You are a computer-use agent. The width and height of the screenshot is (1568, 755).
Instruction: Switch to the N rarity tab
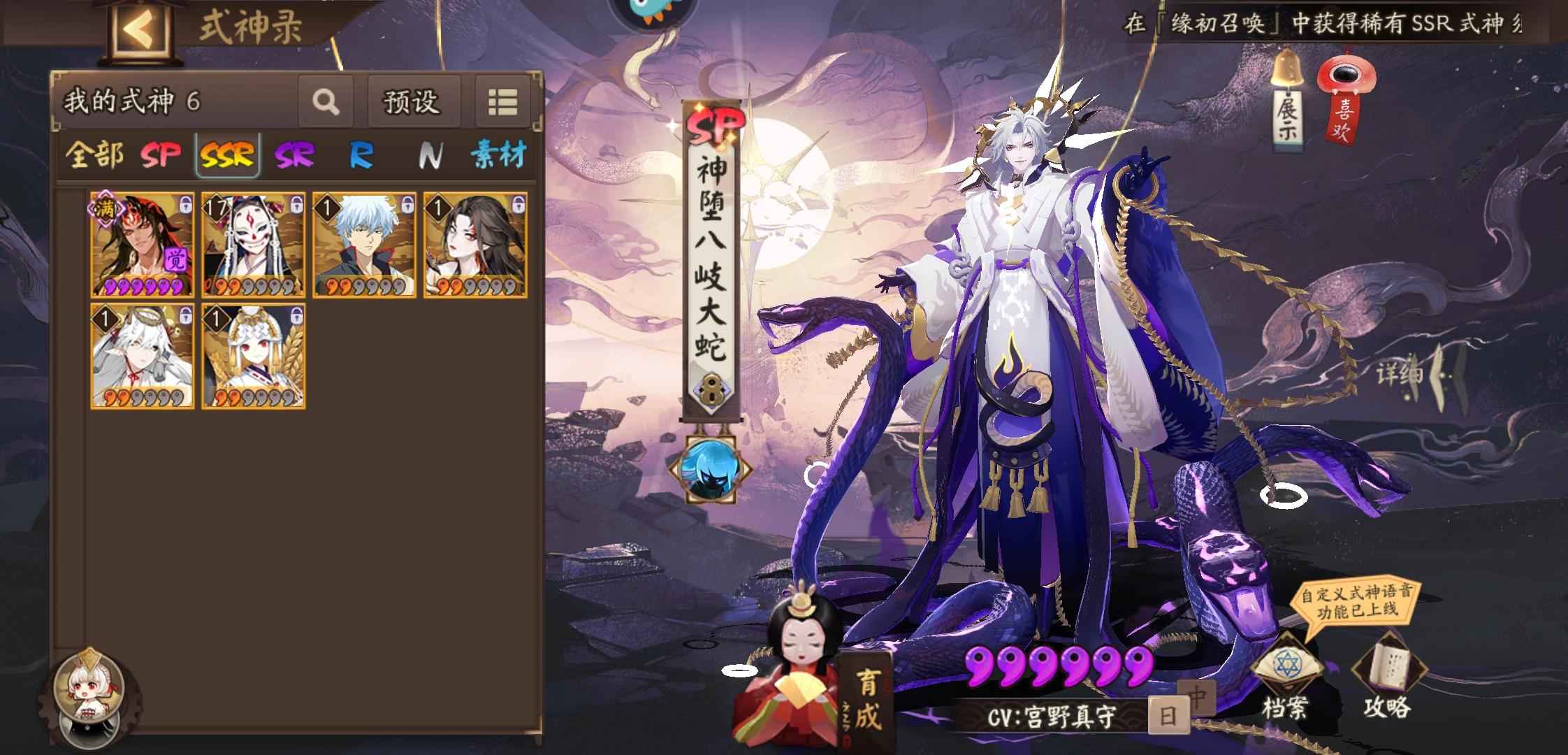(x=429, y=155)
